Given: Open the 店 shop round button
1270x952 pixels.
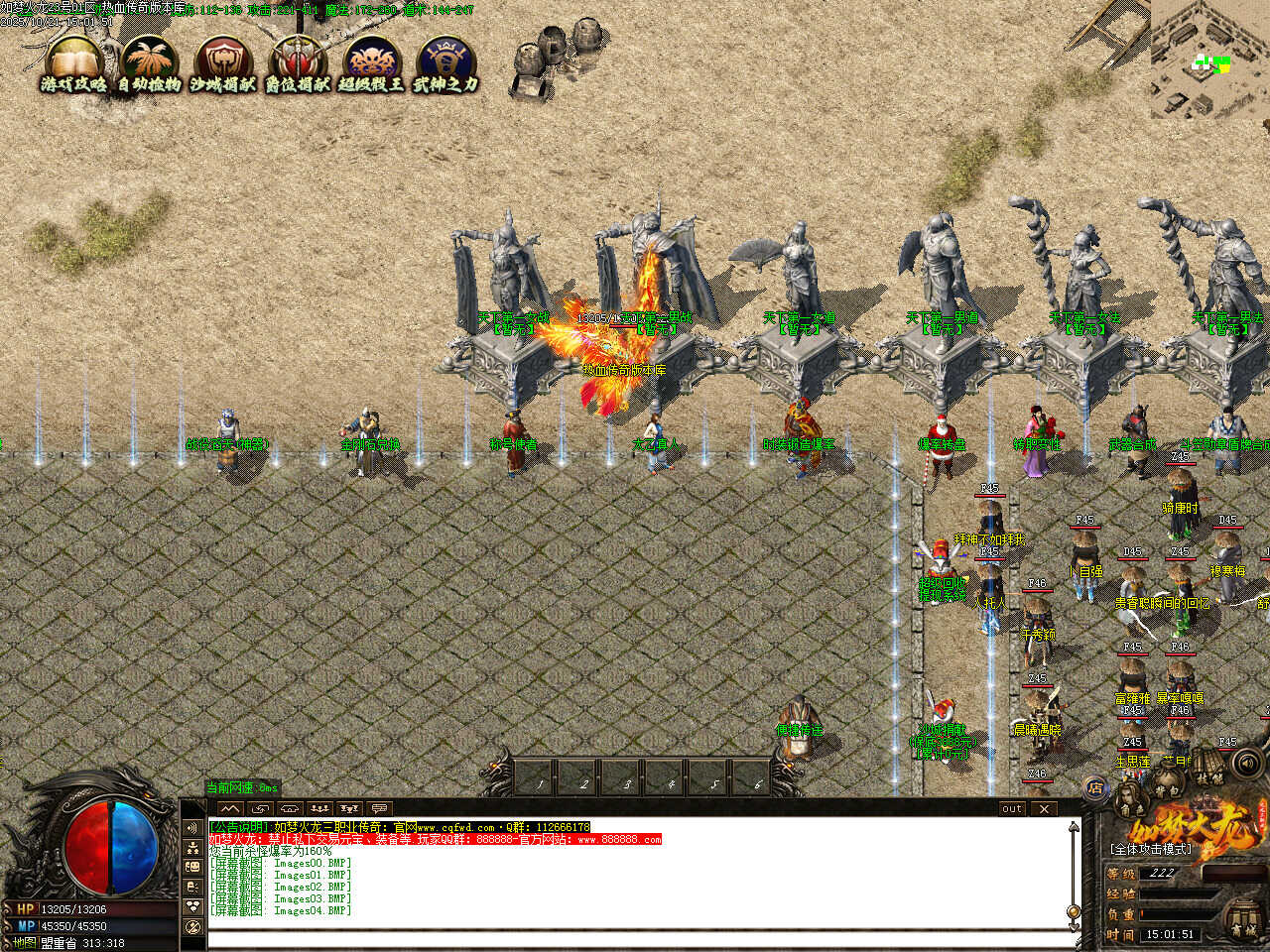Looking at the screenshot, I should 1096,788.
